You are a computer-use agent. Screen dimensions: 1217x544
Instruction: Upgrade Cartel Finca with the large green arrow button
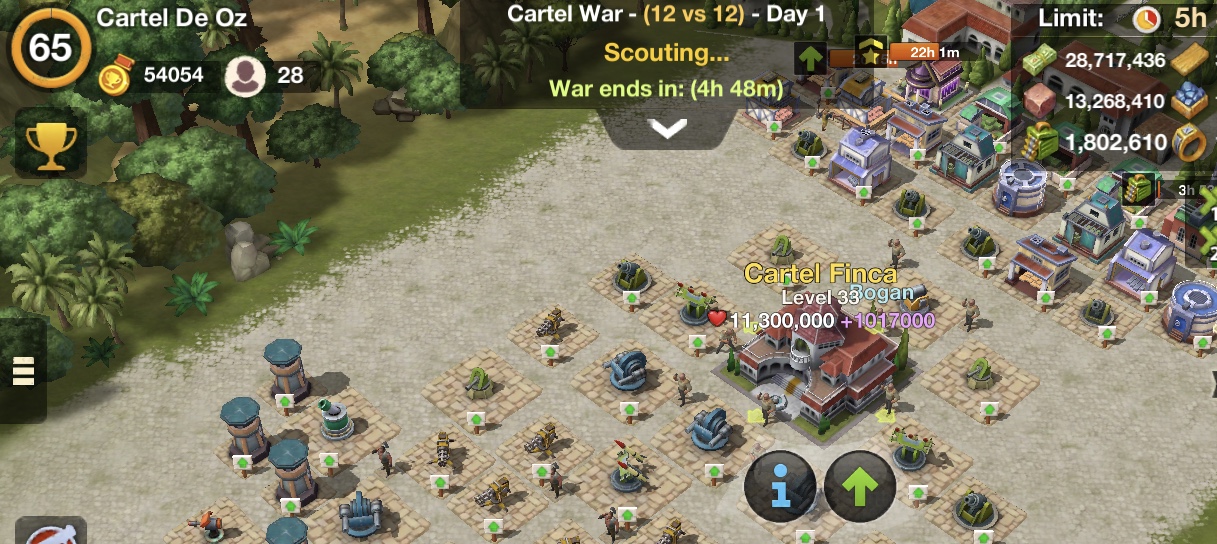point(860,486)
